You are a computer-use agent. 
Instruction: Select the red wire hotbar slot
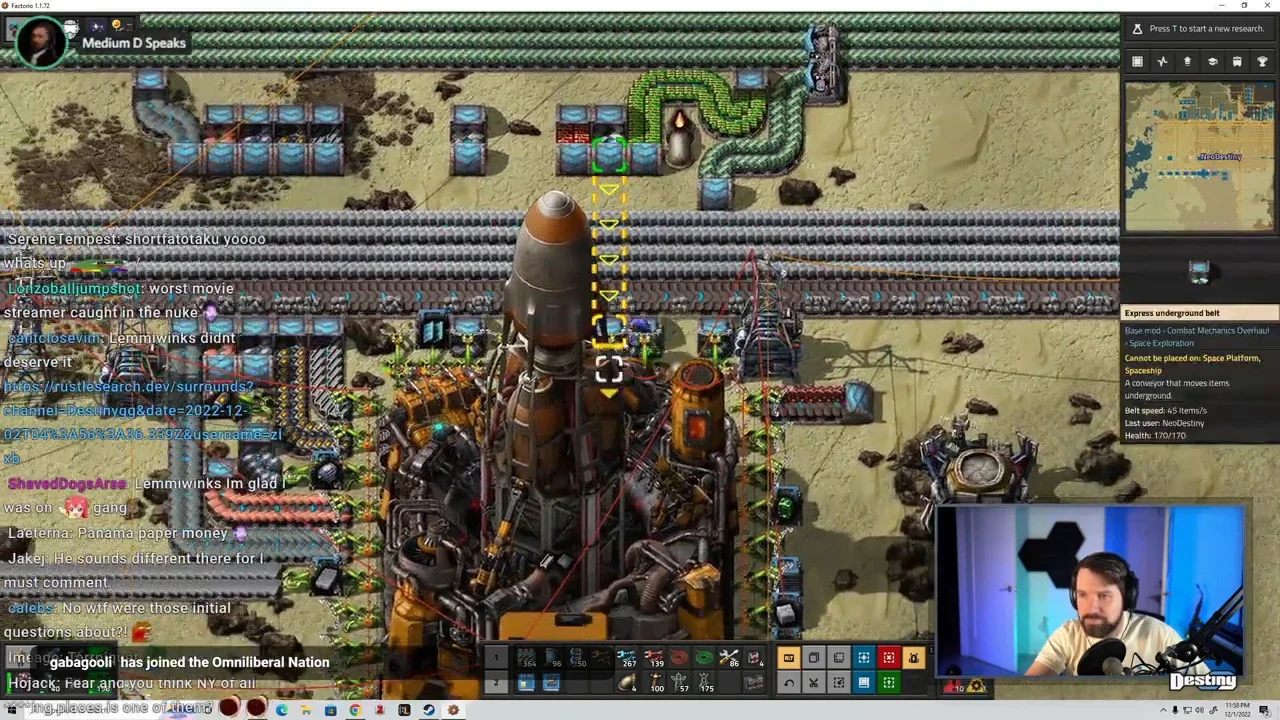[679, 658]
